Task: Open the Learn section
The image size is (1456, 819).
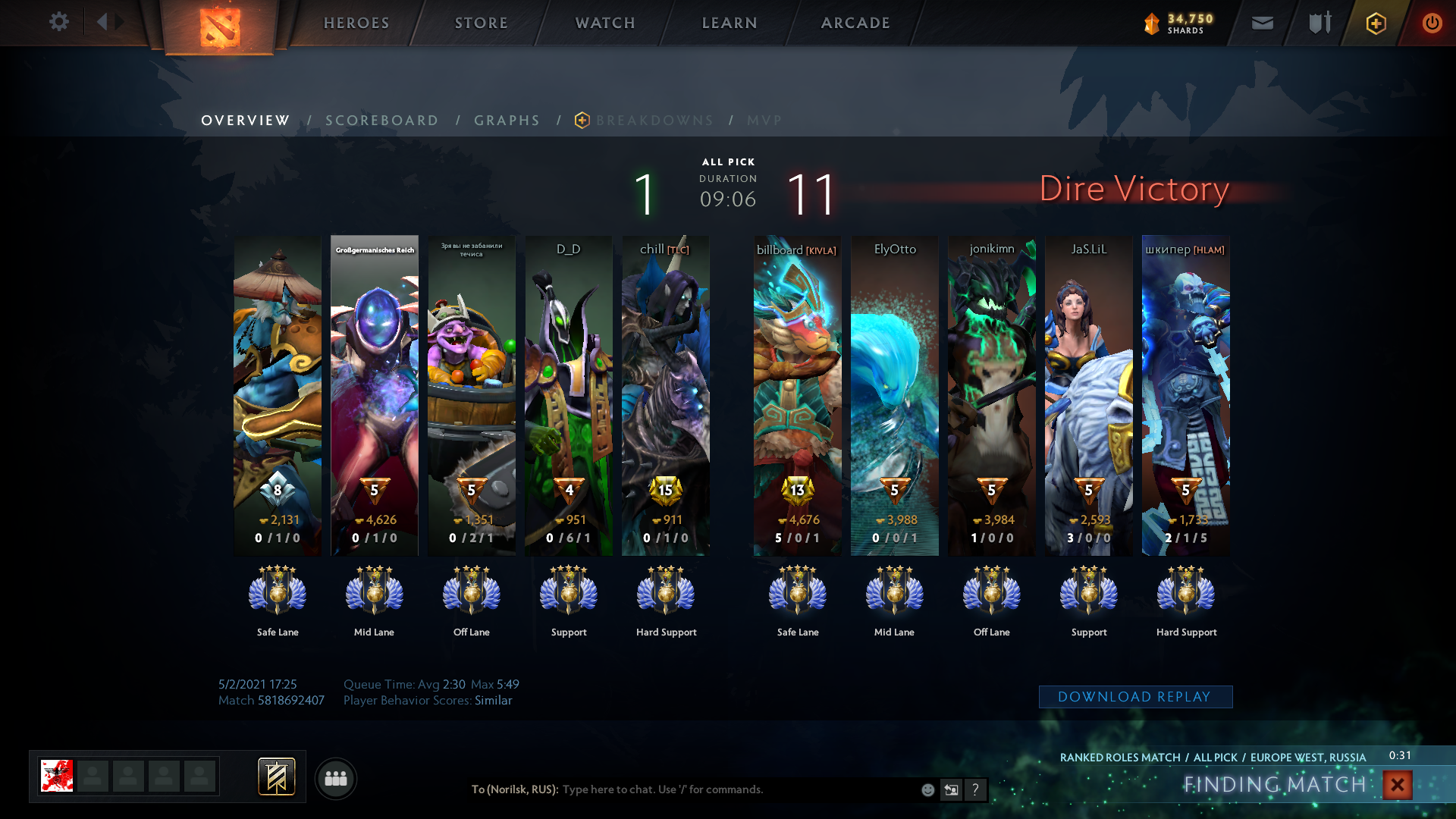Action: [730, 23]
